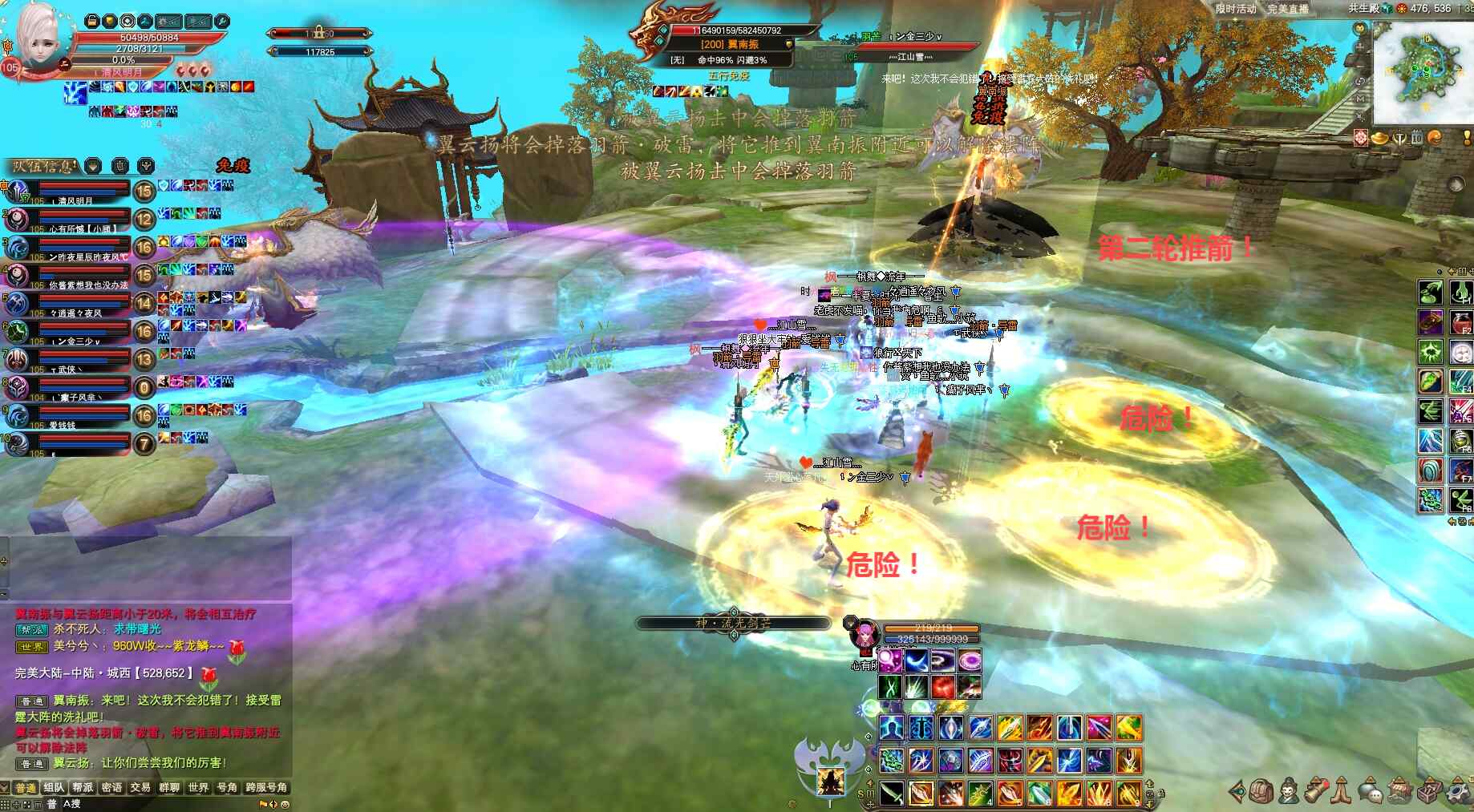Switch to the 组队 chat tab
The image size is (1474, 812).
pos(54,788)
